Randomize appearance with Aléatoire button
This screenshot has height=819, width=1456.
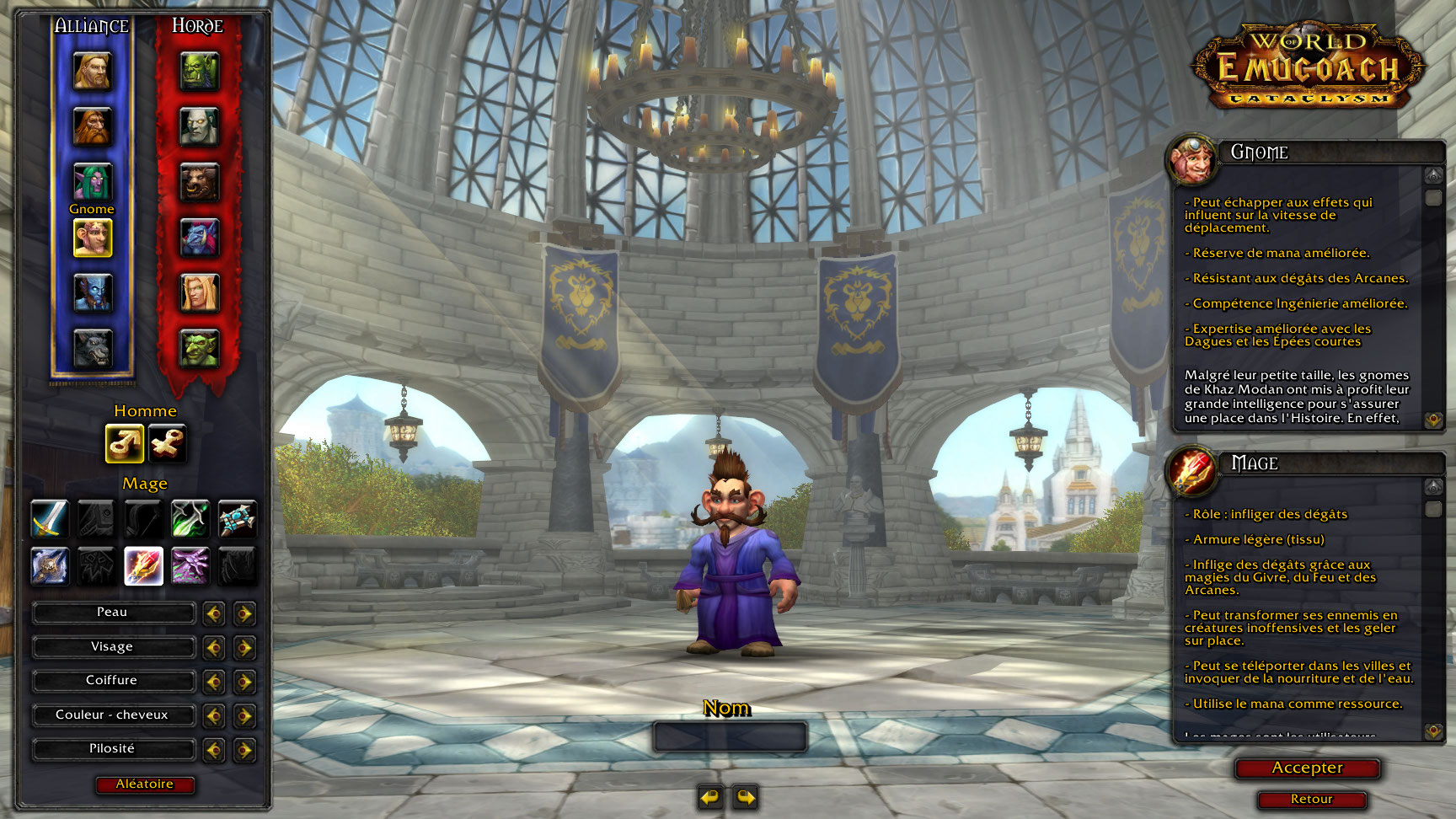tap(144, 784)
